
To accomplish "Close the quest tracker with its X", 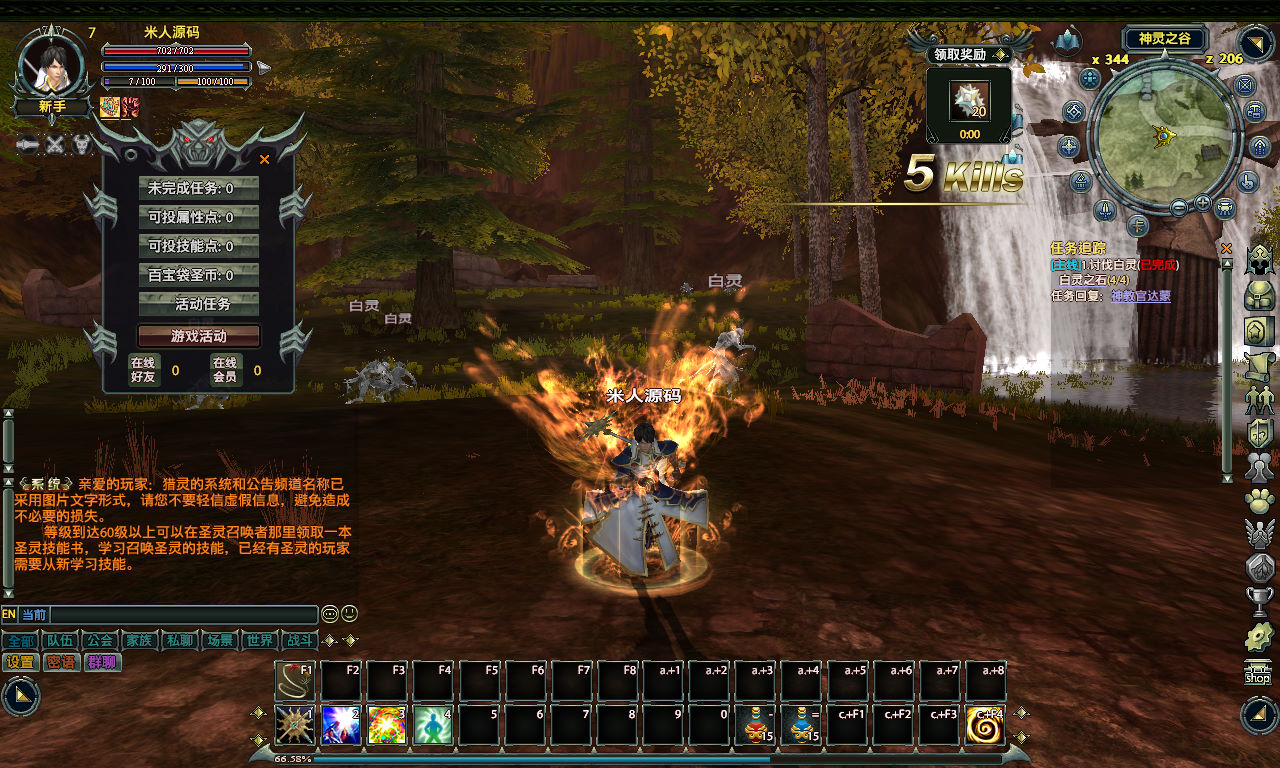I will coord(1227,248).
